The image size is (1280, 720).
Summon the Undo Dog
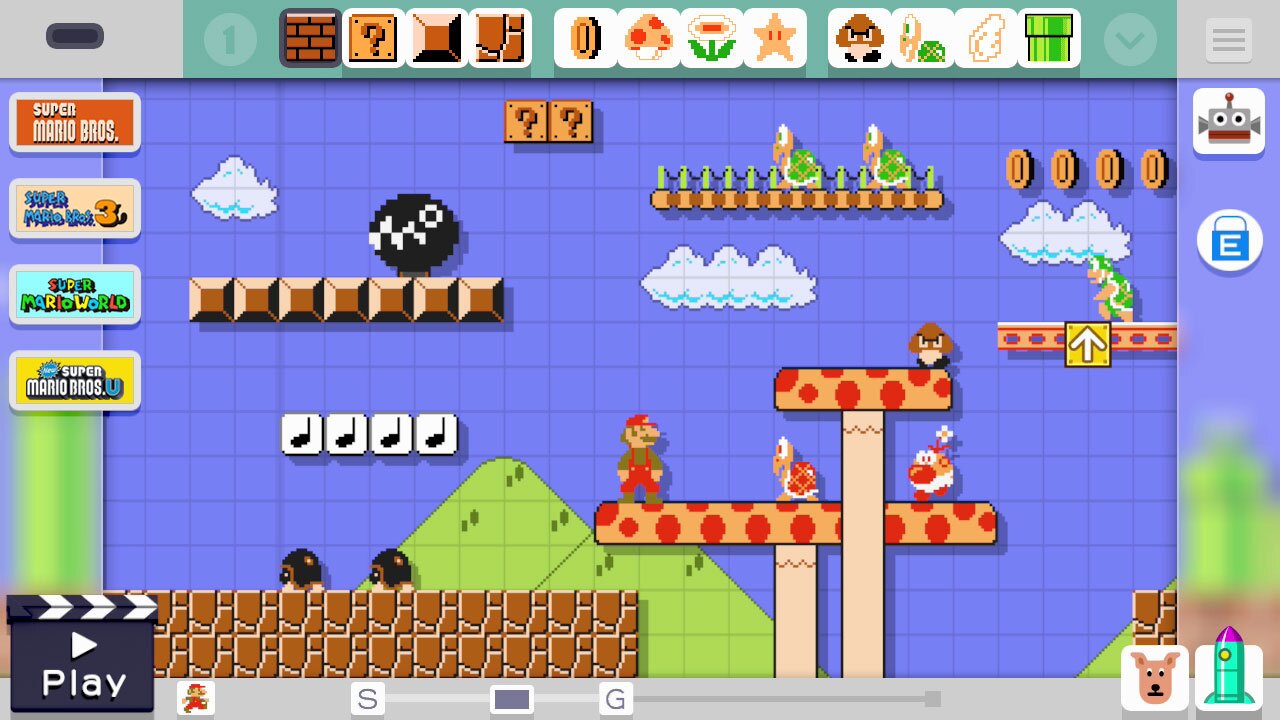1159,678
